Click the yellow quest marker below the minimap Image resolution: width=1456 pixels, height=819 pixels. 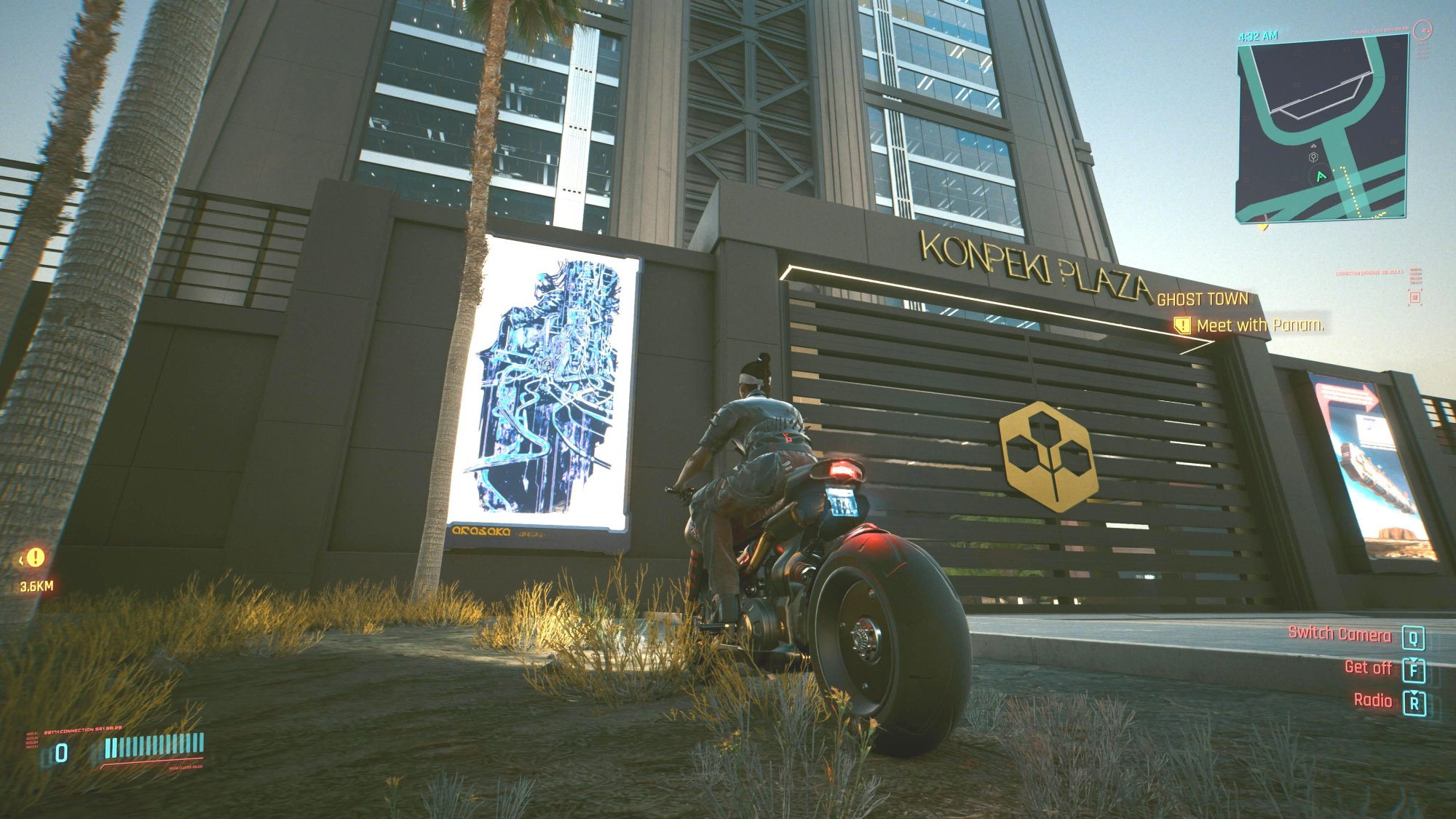click(x=1263, y=226)
